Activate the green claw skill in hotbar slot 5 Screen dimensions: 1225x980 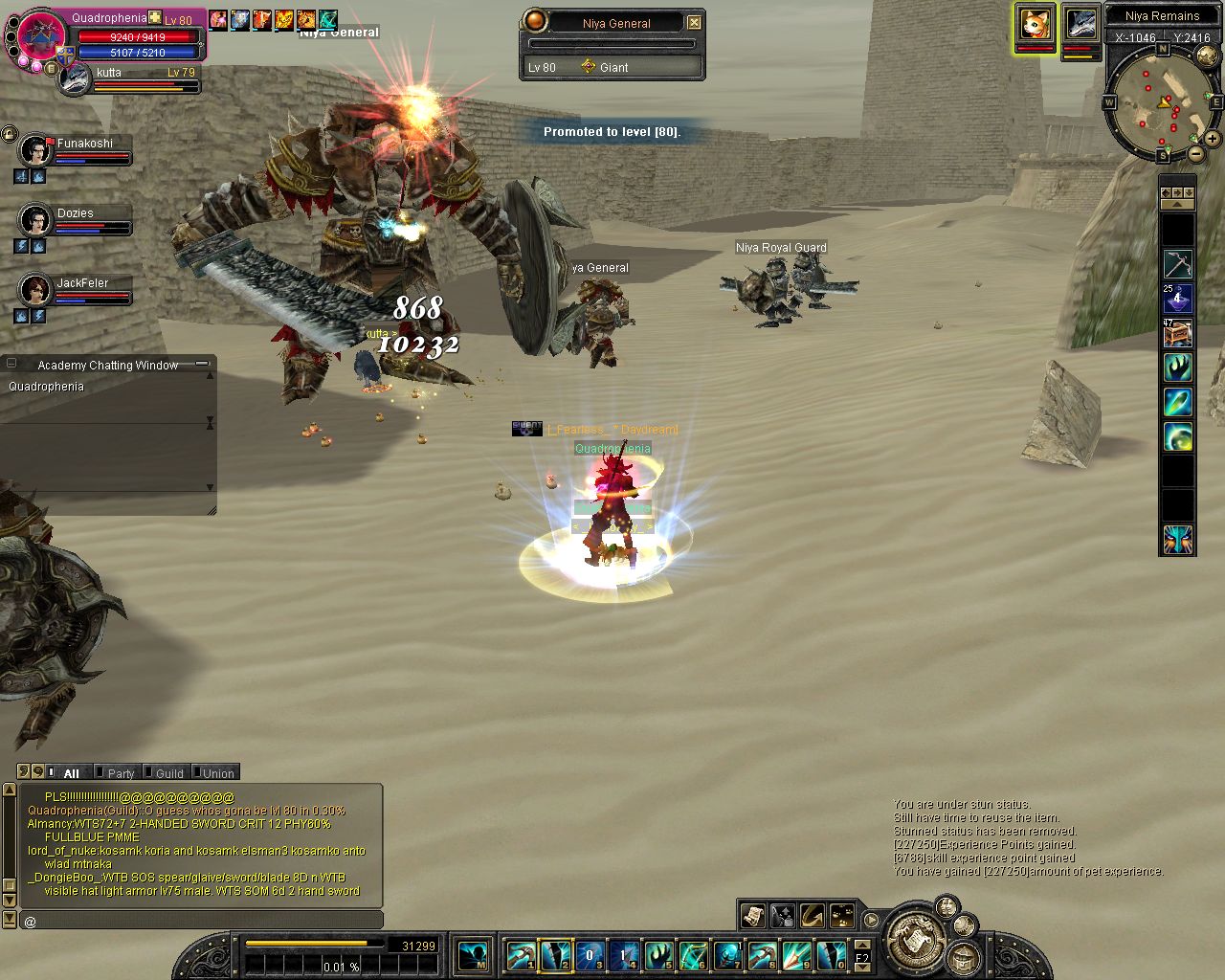[657, 954]
